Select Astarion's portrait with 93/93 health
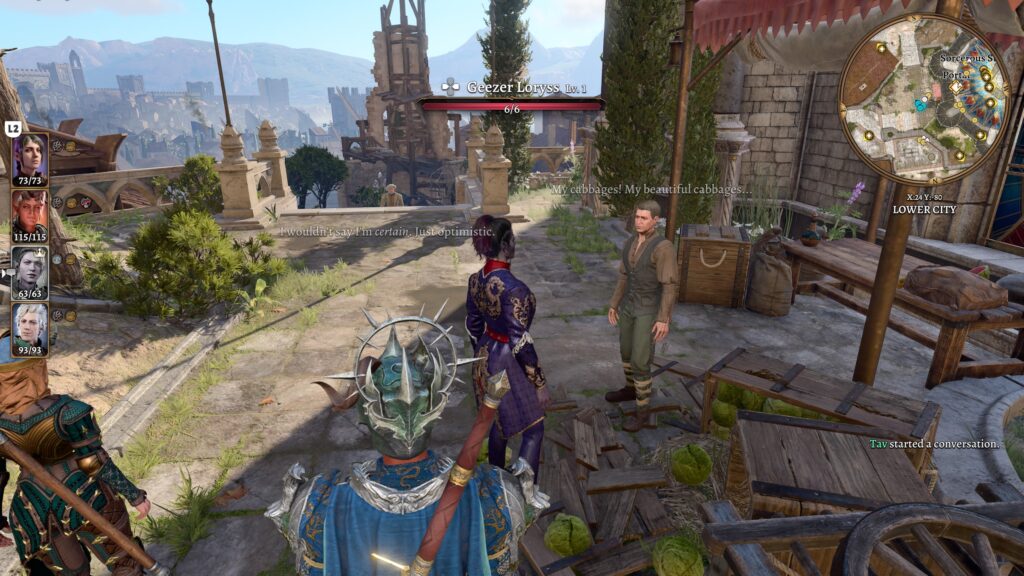Viewport: 1024px width, 576px height. pos(29,326)
